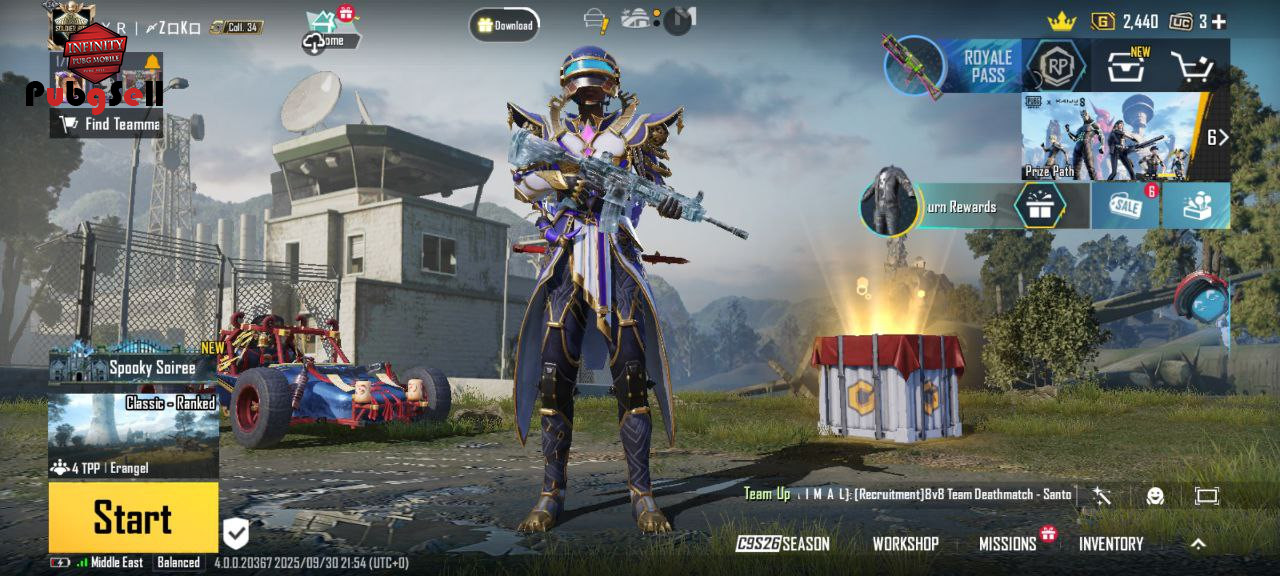
Task: Click the Find Teammates button
Action: point(110,124)
